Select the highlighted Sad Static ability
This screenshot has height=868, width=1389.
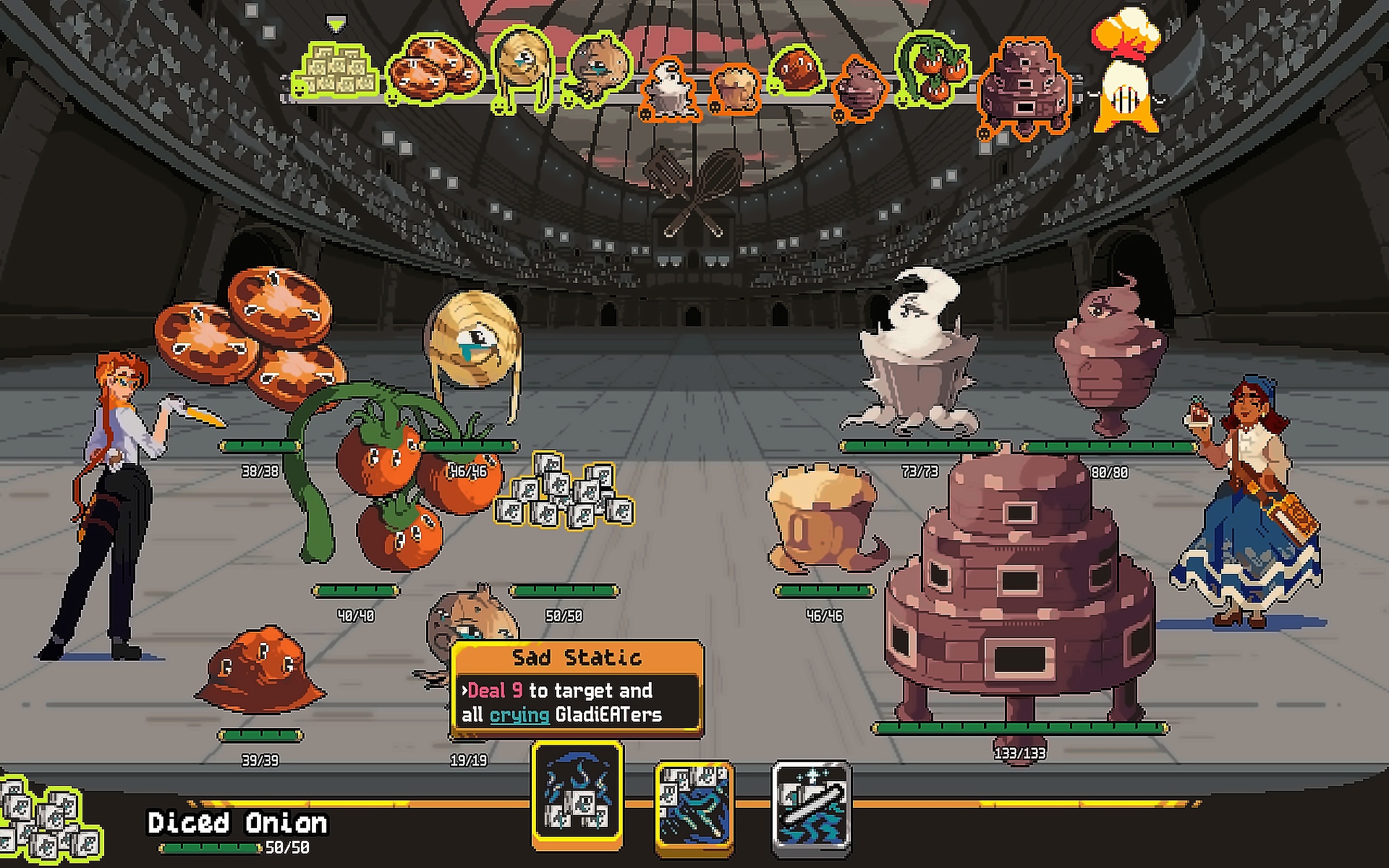pos(577,794)
